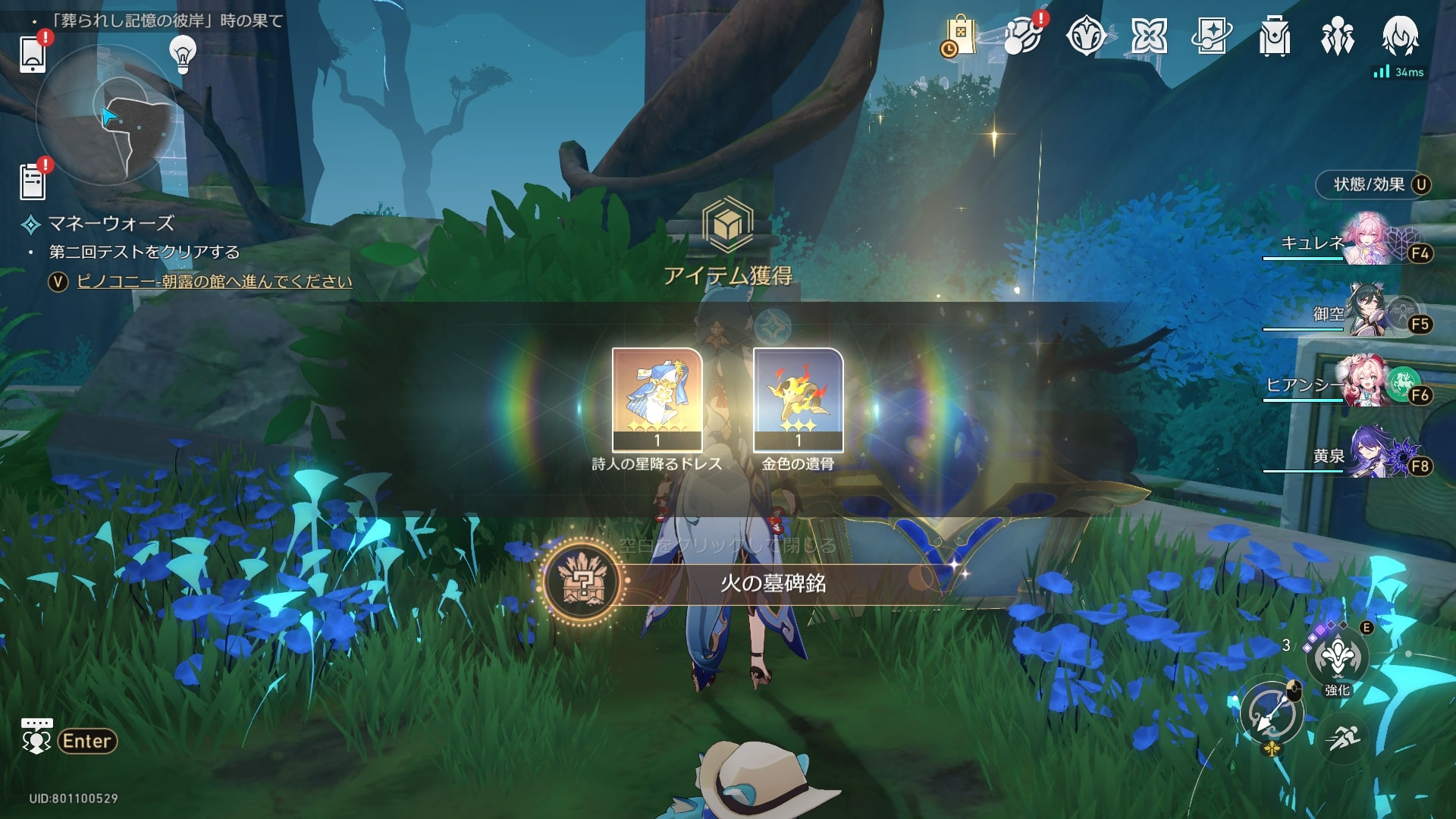Open the warp star rail pass icon
Image resolution: width=1456 pixels, height=819 pixels.
pos(1211,36)
